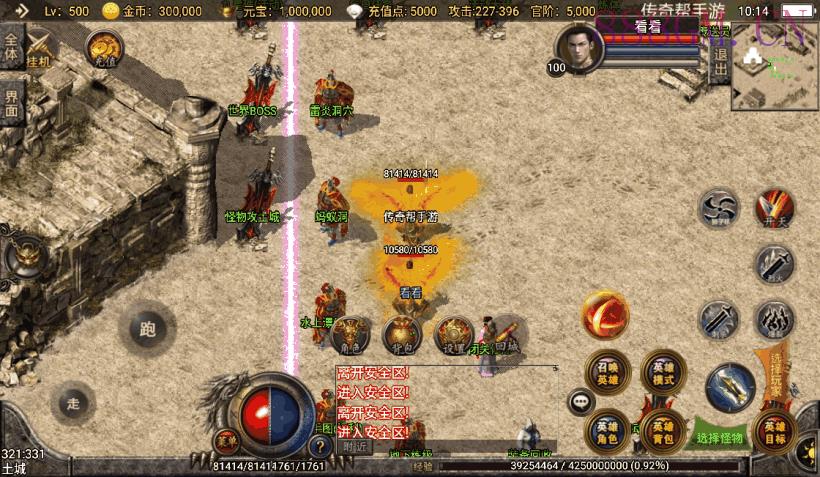Choose the 选择怪物 target monster button
This screenshot has height=477, width=820.
click(721, 437)
